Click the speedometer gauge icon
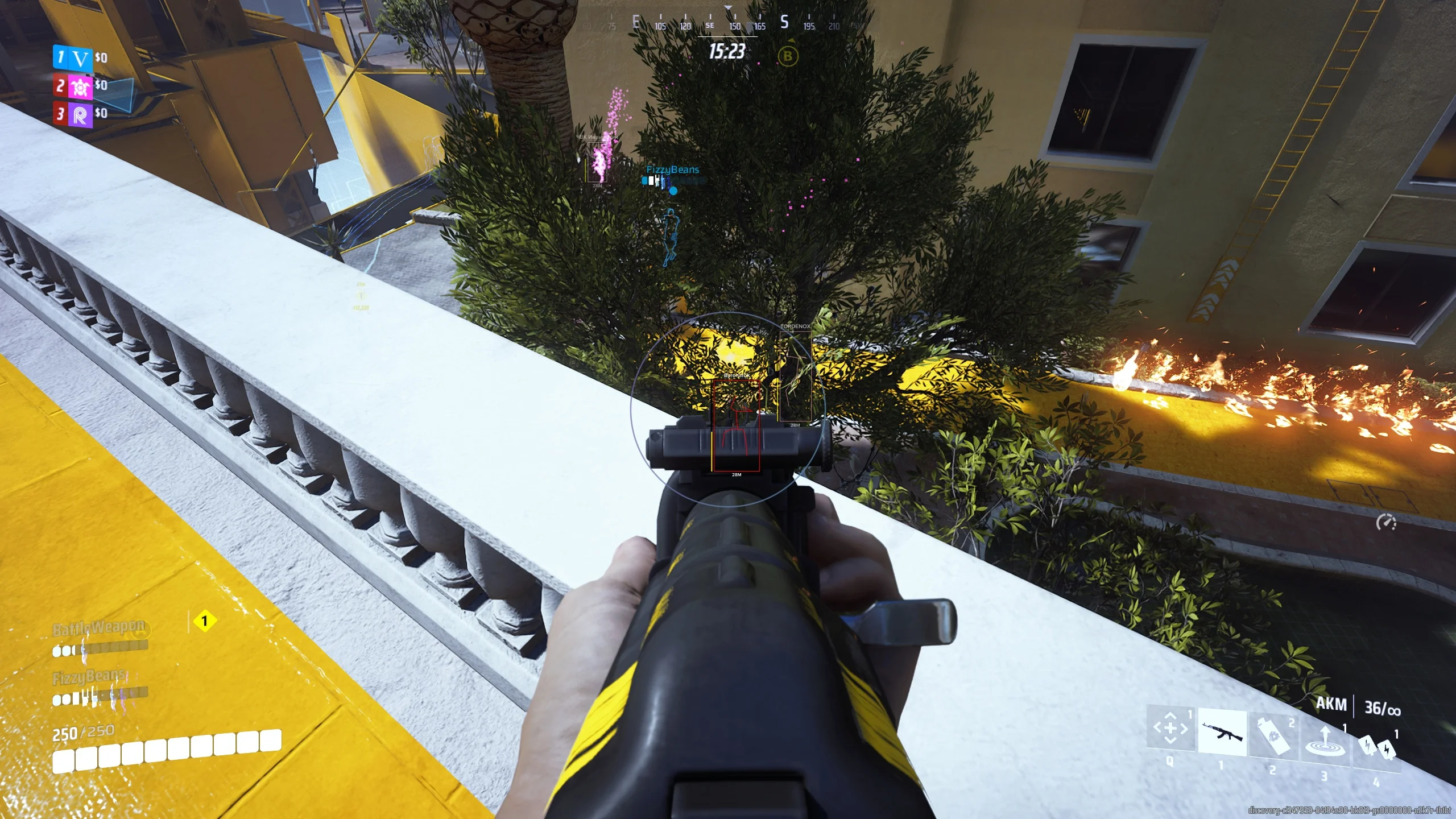 tap(1386, 522)
